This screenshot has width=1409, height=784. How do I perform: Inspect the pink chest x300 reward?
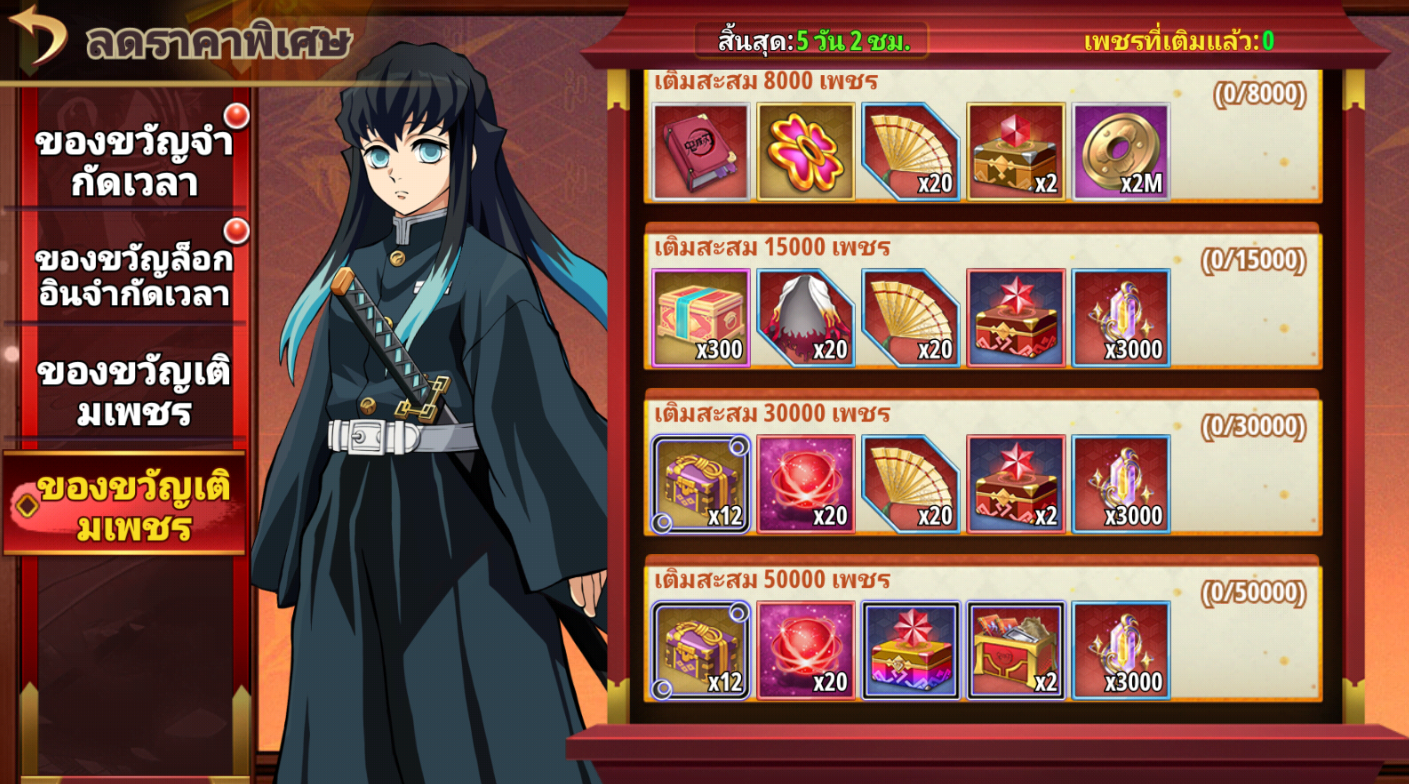[700, 318]
